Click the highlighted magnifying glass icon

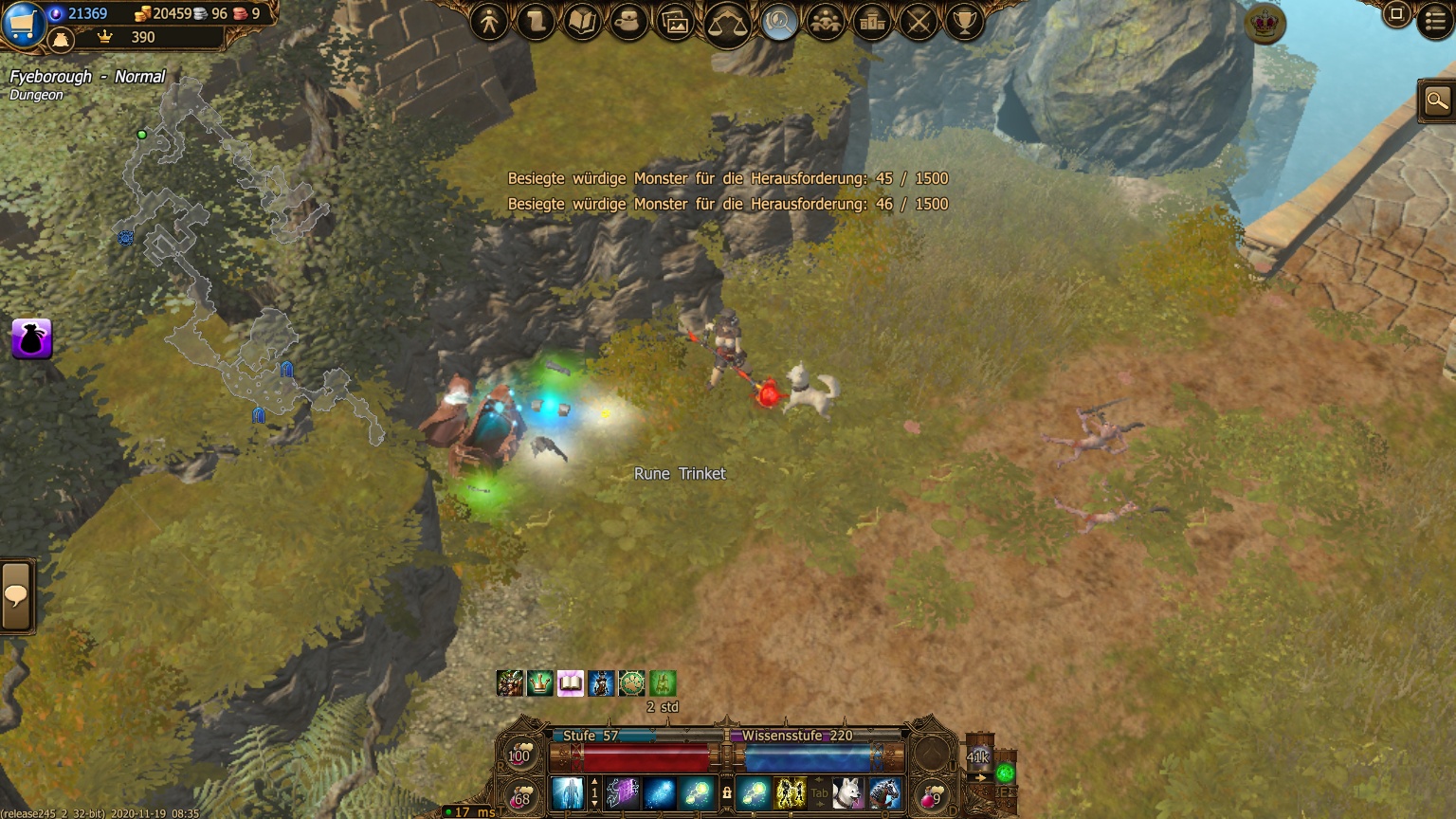coord(779,21)
